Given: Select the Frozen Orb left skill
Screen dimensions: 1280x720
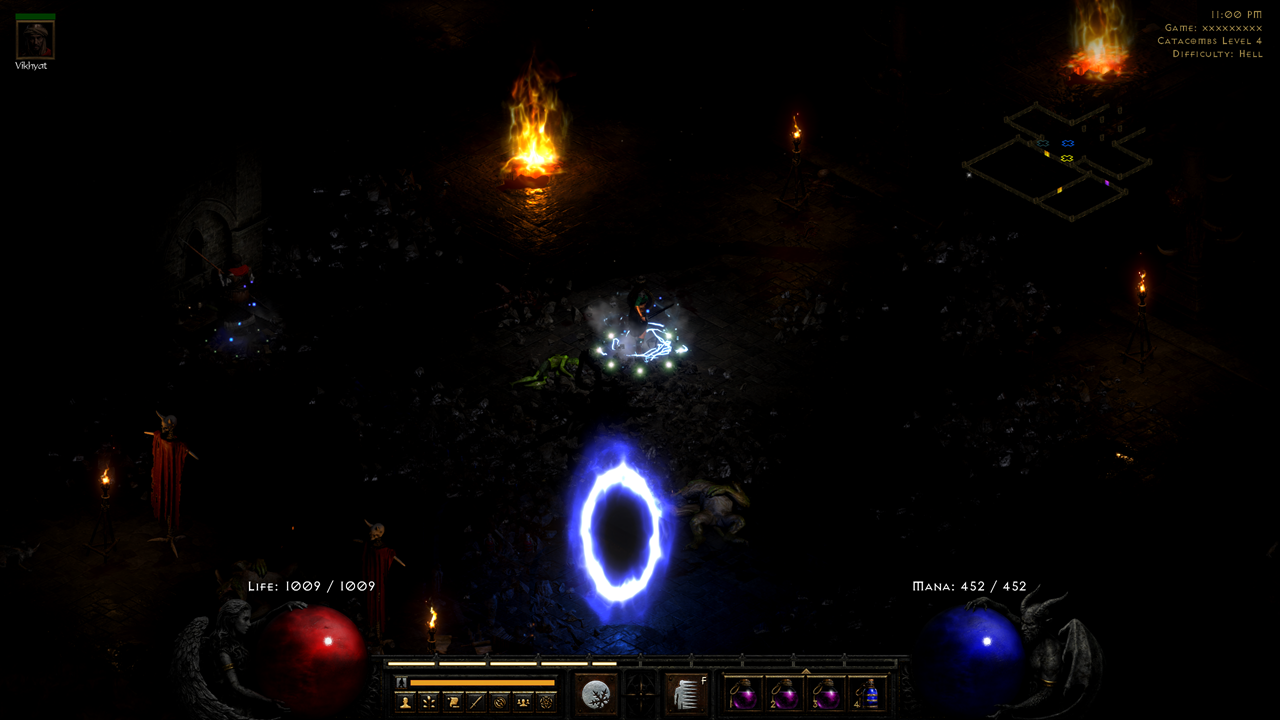Looking at the screenshot, I should coord(596,692).
